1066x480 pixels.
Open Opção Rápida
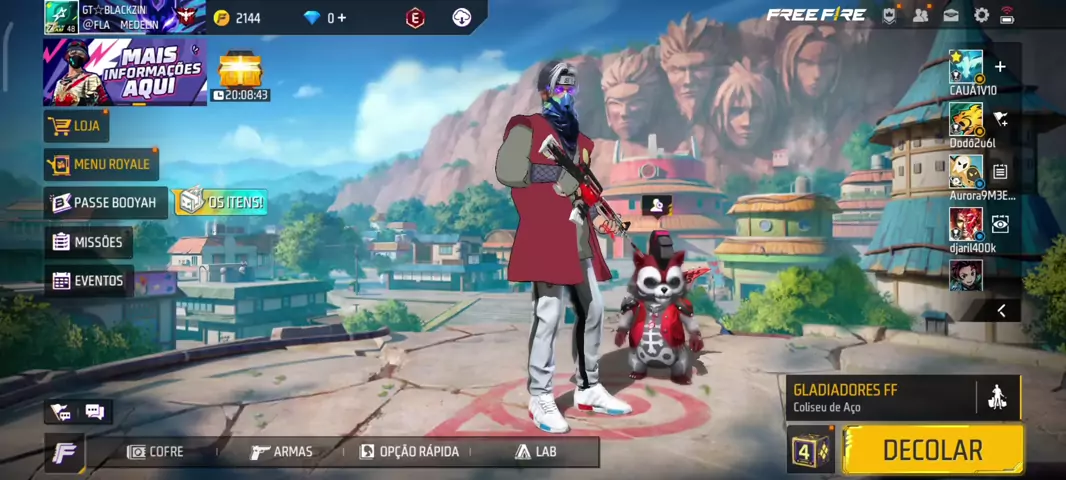[409, 452]
